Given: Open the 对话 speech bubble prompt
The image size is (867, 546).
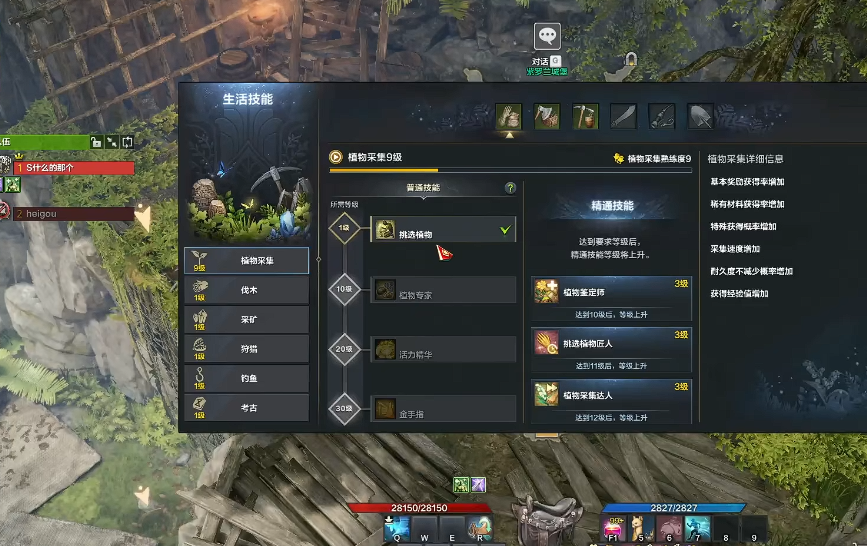Looking at the screenshot, I should click(x=547, y=38).
